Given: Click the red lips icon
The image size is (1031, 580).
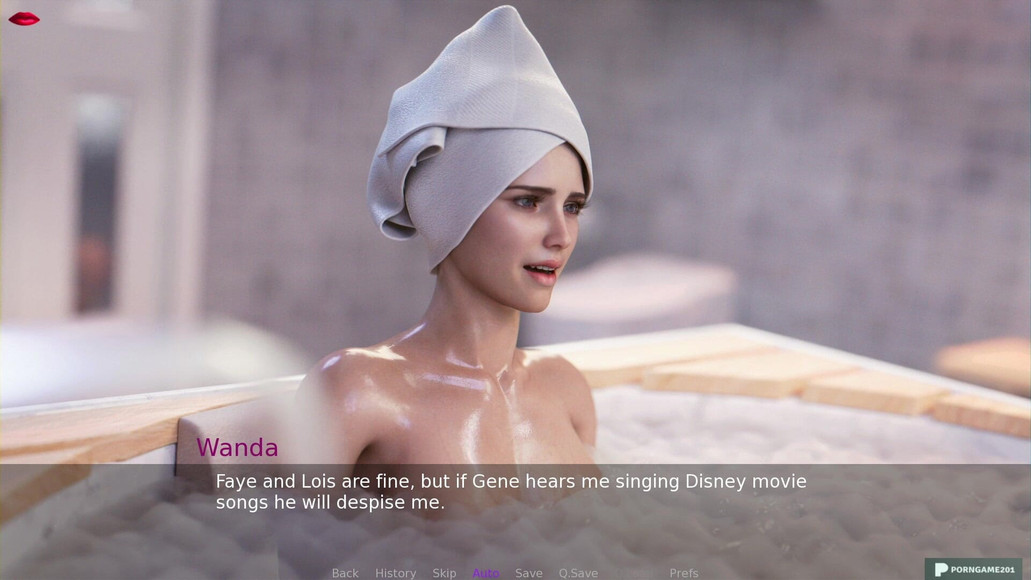Looking at the screenshot, I should pyautogui.click(x=24, y=19).
